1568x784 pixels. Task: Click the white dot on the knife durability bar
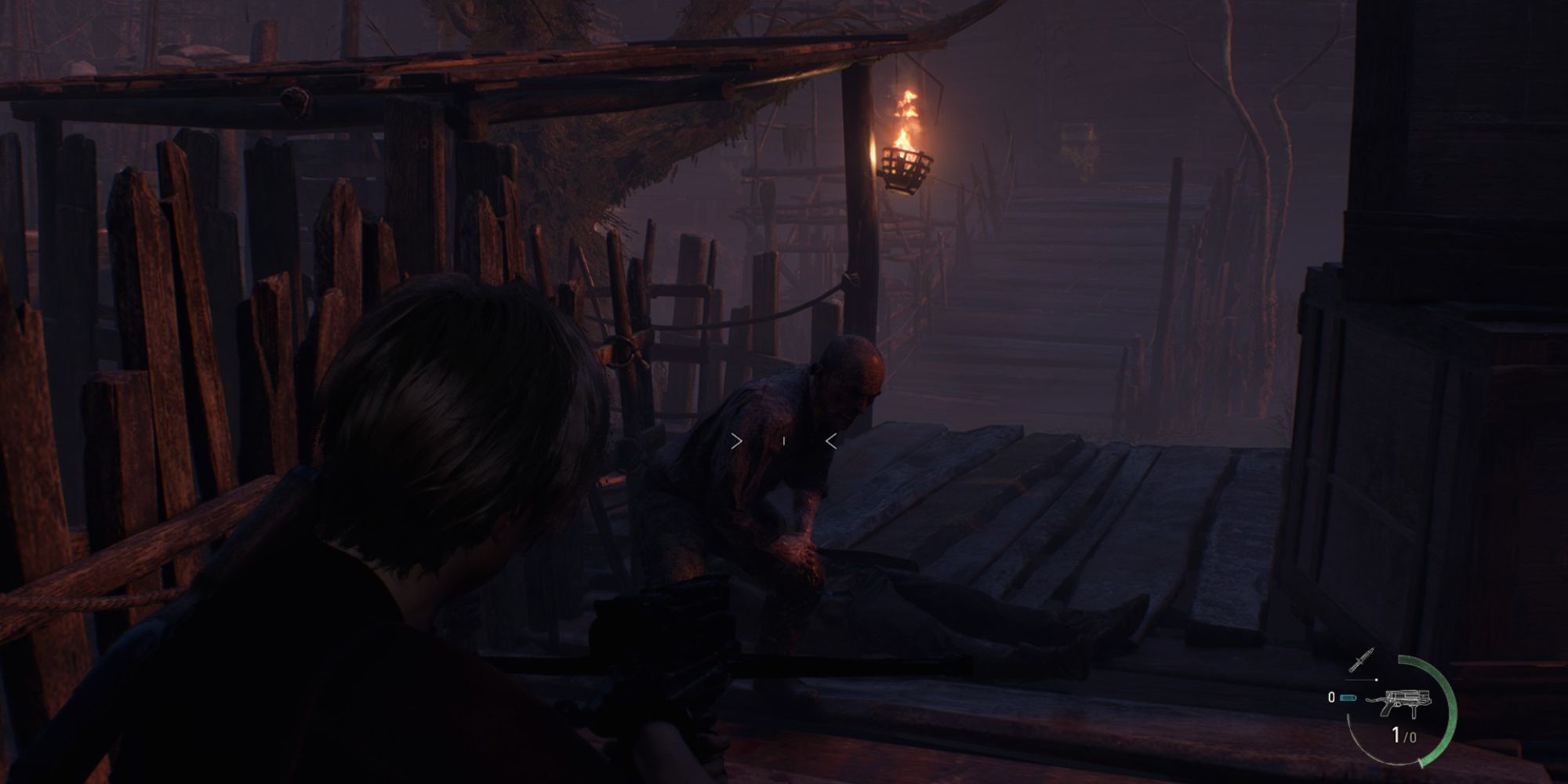click(1376, 679)
